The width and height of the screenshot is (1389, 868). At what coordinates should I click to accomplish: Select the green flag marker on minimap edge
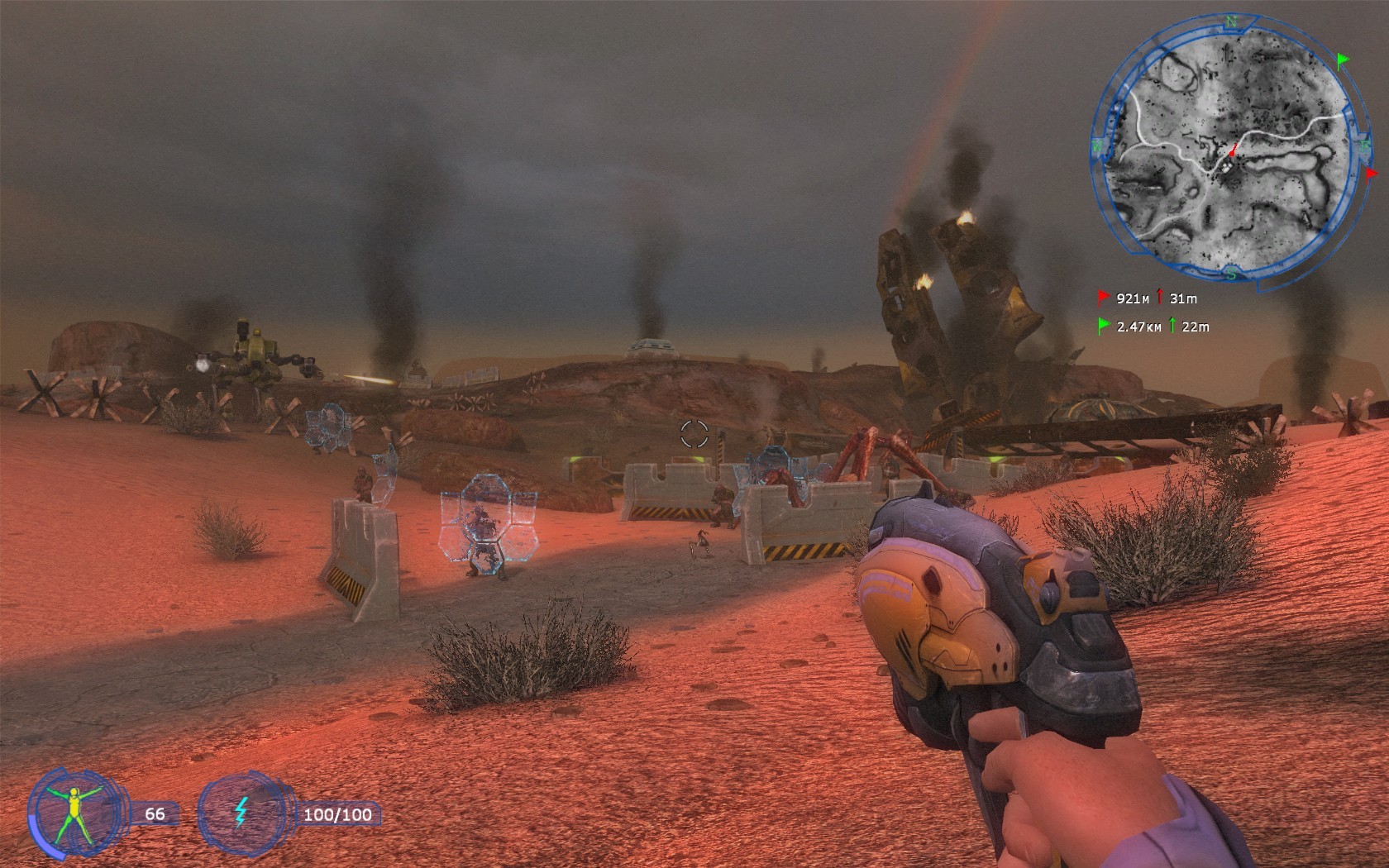click(1344, 60)
